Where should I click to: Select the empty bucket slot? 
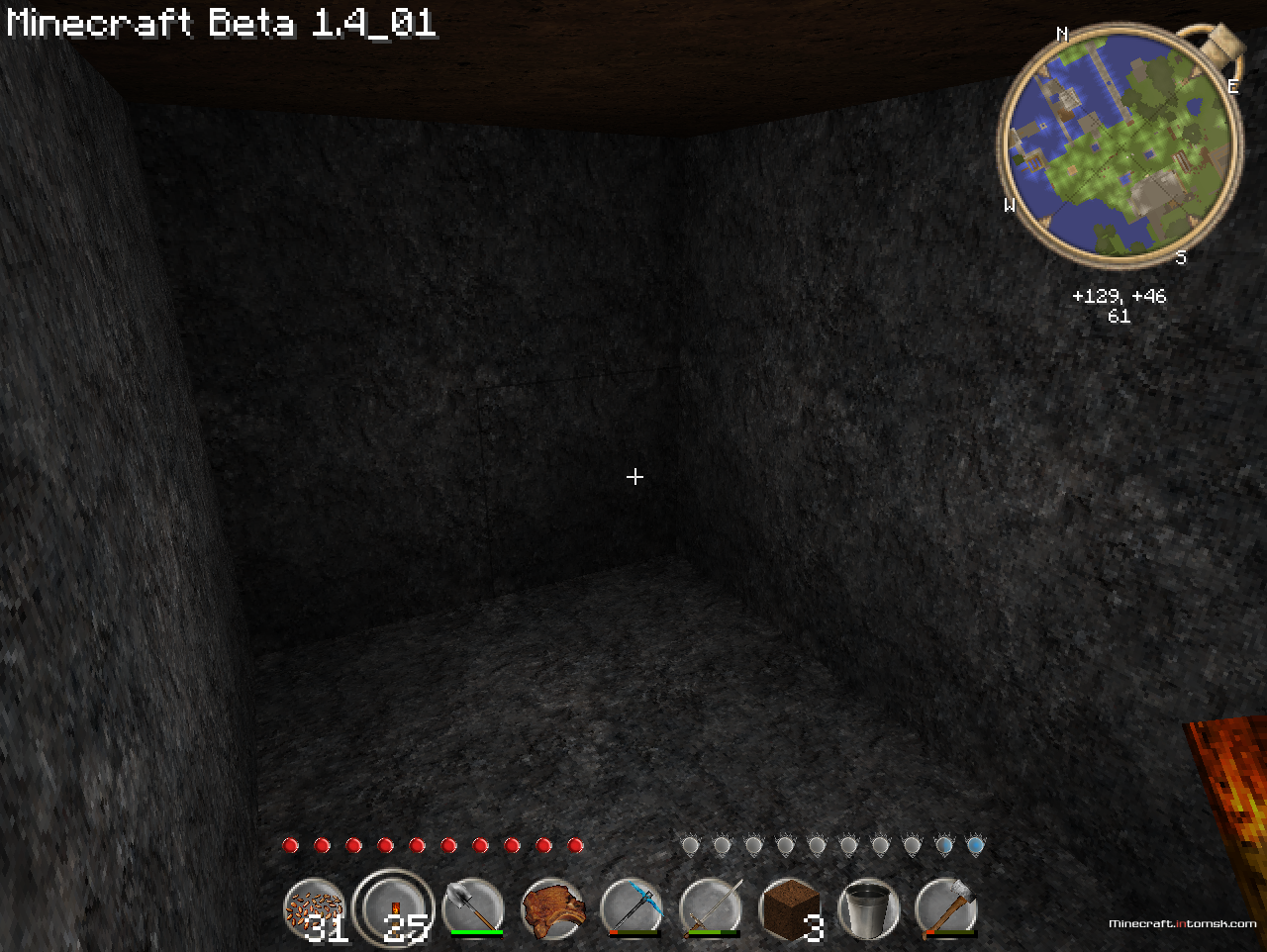(868, 908)
